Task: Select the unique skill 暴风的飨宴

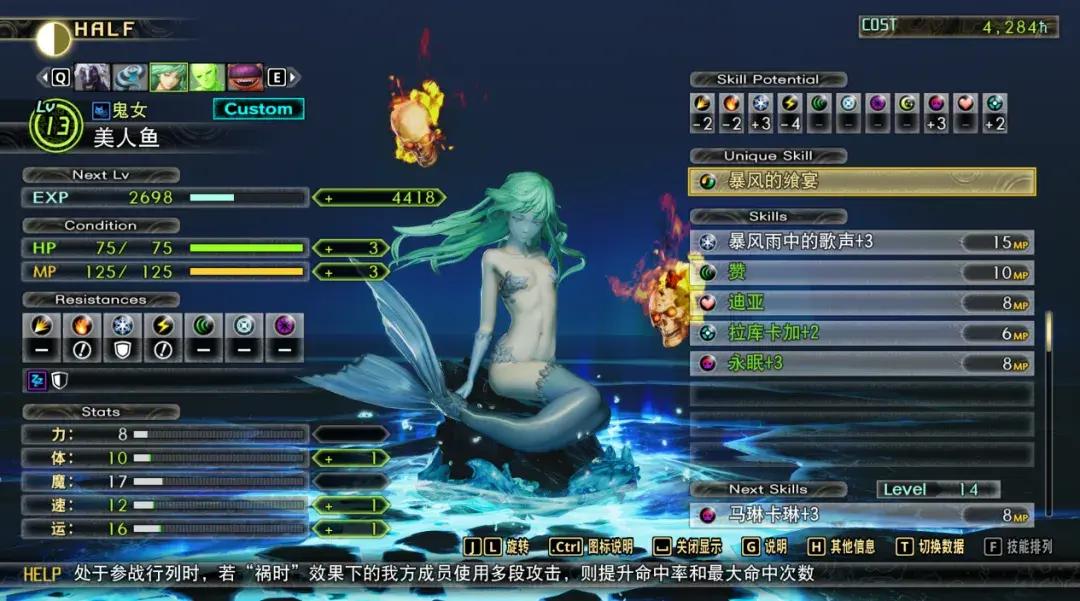Action: pos(862,181)
